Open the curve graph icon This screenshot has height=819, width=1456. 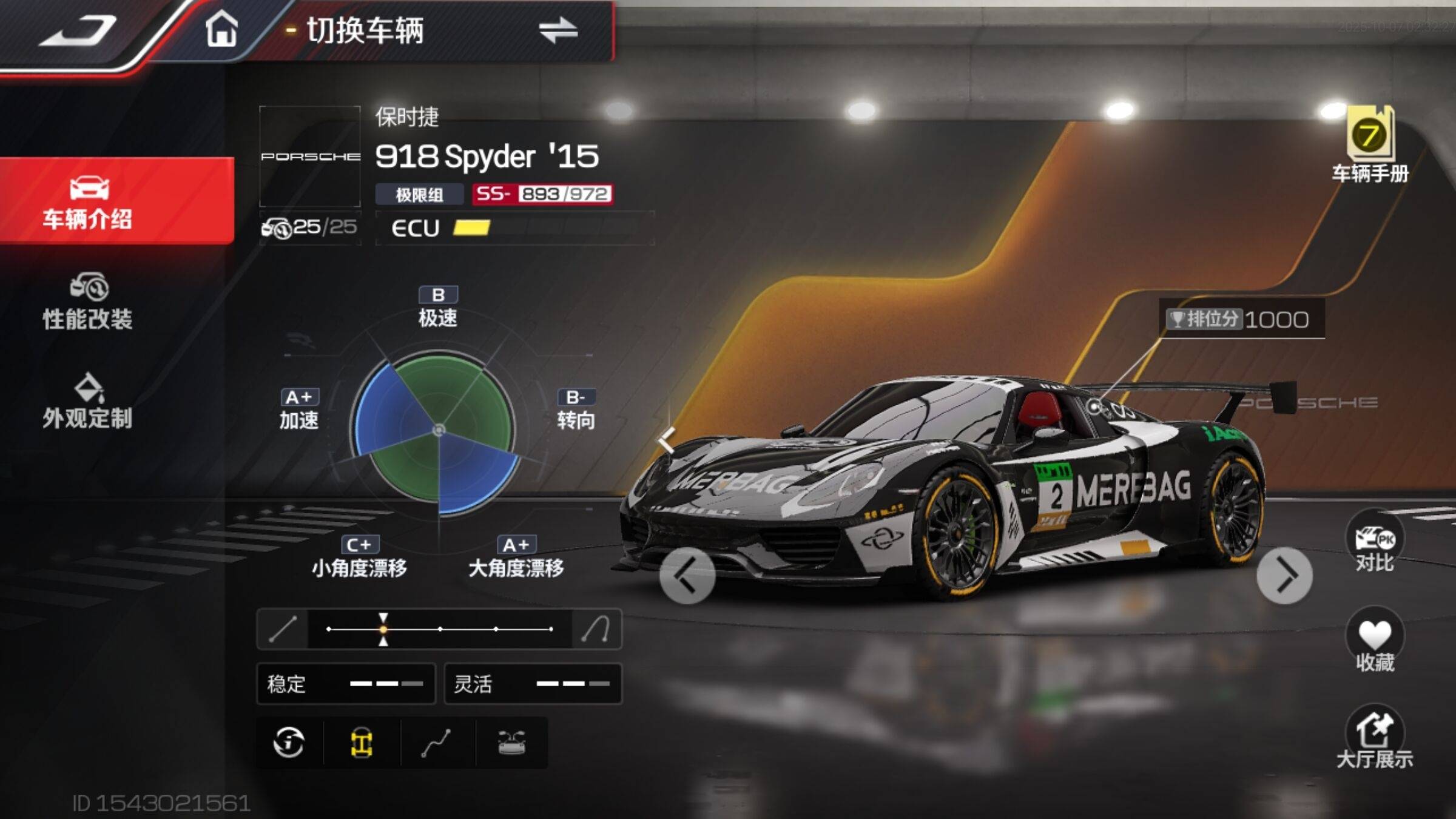coord(436,743)
